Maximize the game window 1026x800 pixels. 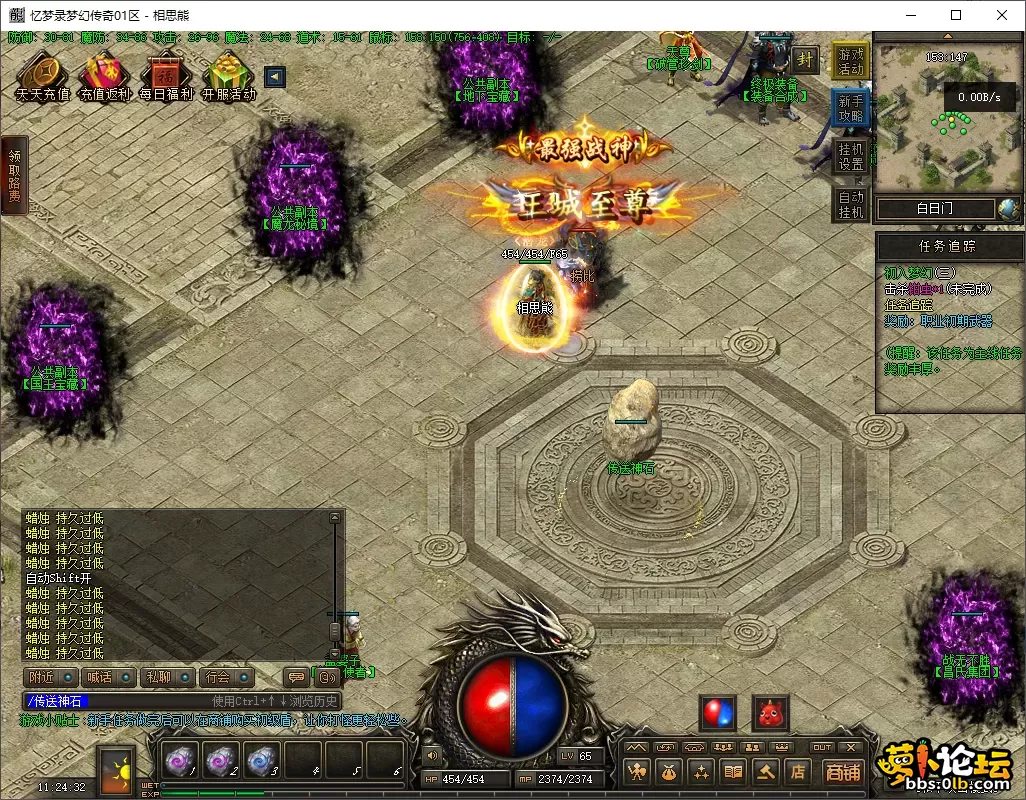pyautogui.click(x=956, y=15)
